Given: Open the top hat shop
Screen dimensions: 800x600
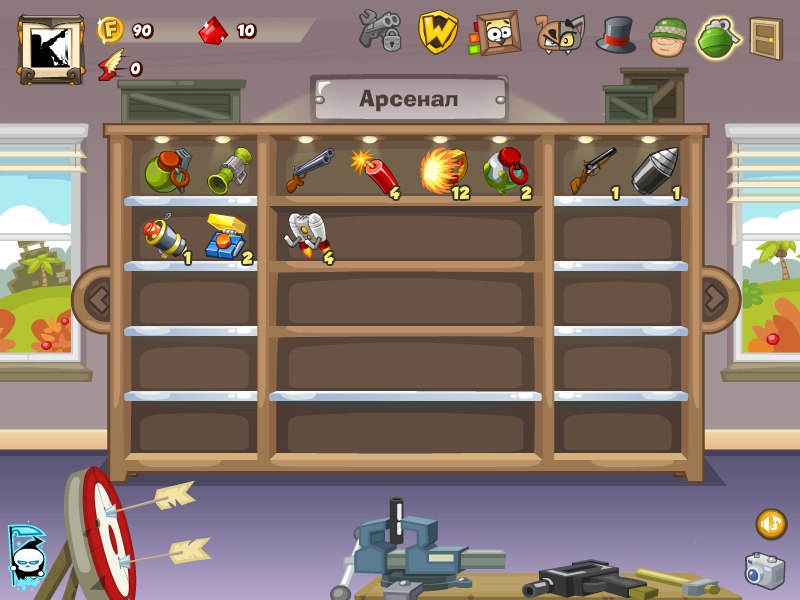Looking at the screenshot, I should [616, 33].
